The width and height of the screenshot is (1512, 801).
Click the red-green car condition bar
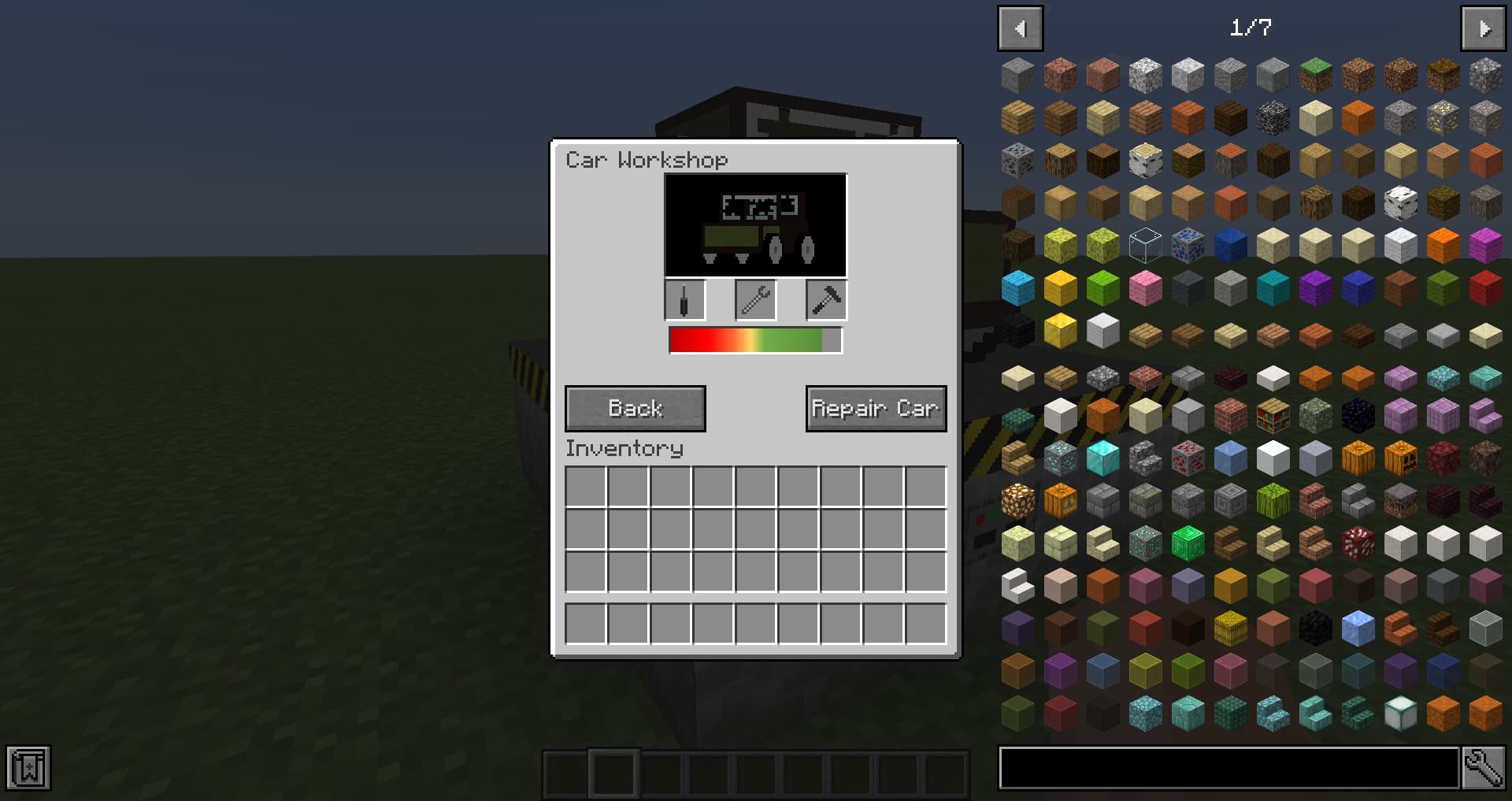(x=754, y=339)
